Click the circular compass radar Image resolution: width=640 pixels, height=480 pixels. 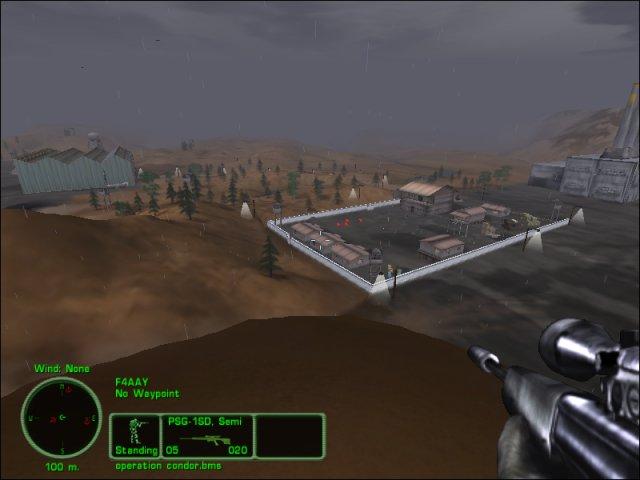[x=62, y=417]
